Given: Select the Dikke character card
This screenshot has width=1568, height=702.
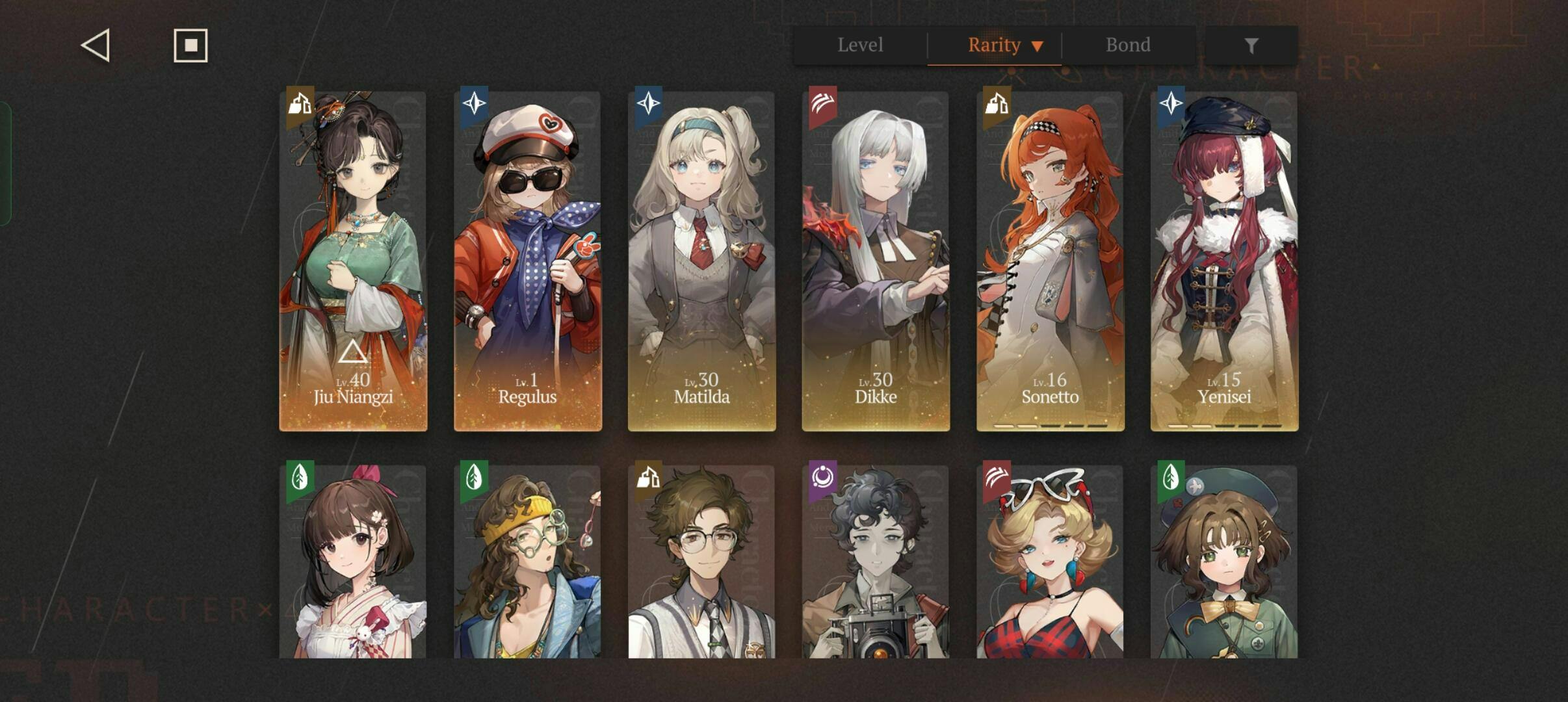Looking at the screenshot, I should click(876, 261).
